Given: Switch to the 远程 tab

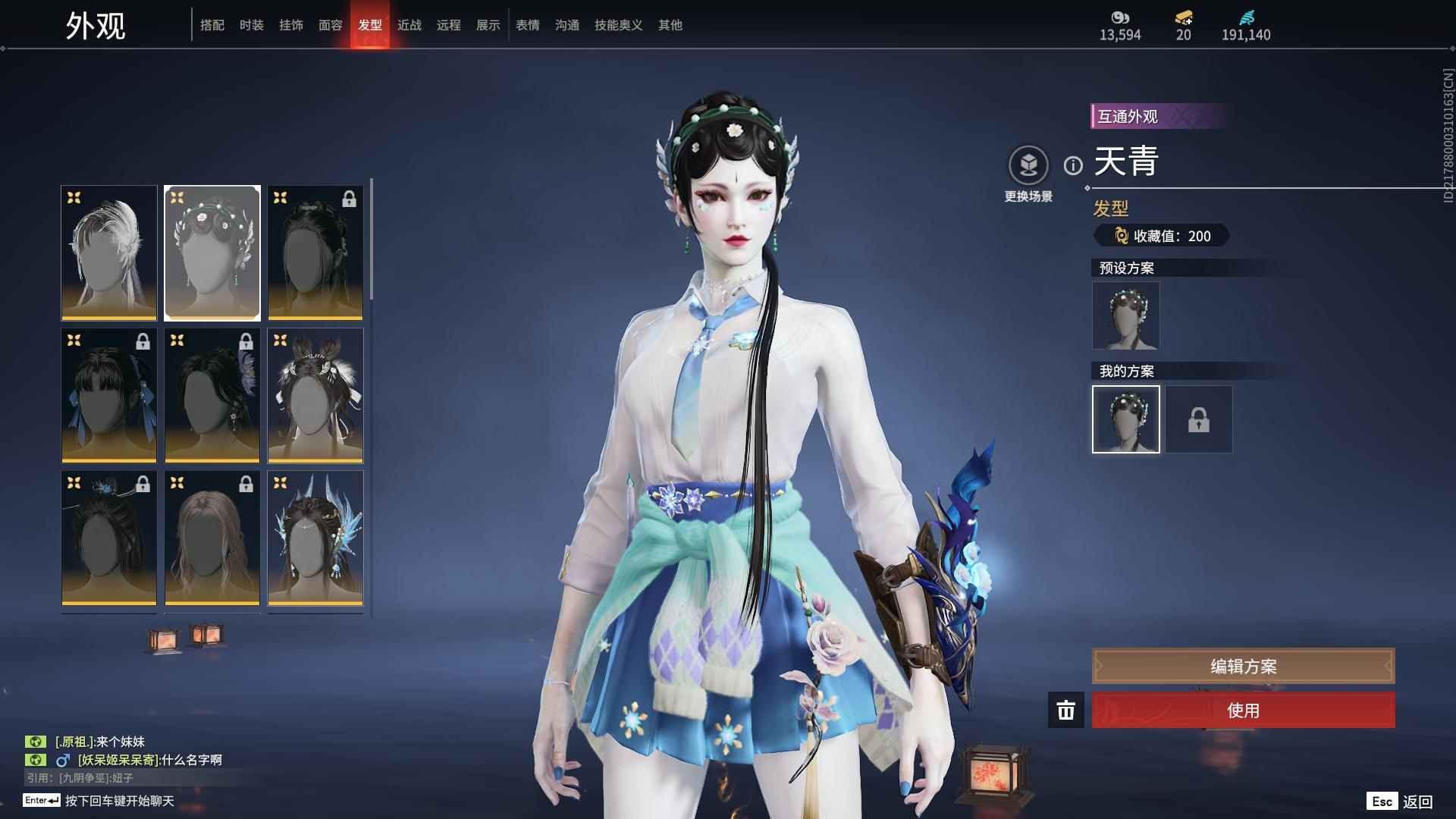Looking at the screenshot, I should [449, 25].
